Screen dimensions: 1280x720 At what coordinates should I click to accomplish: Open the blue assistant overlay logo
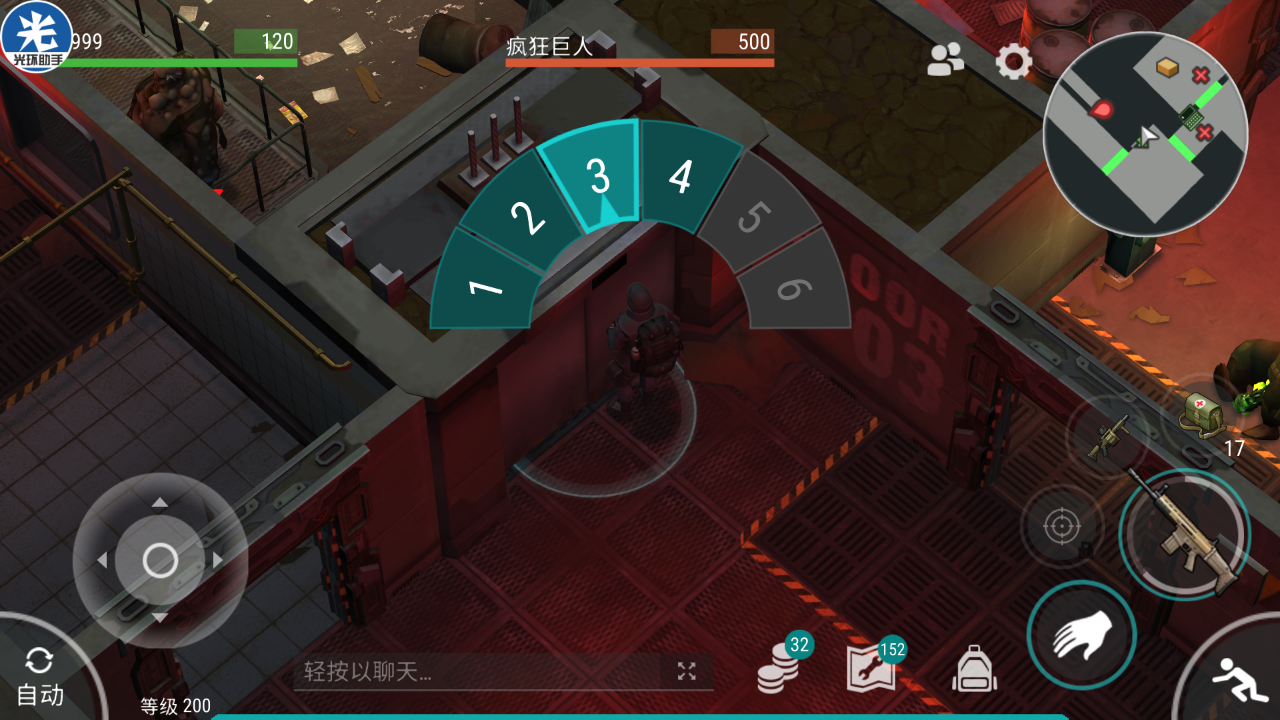point(36,36)
